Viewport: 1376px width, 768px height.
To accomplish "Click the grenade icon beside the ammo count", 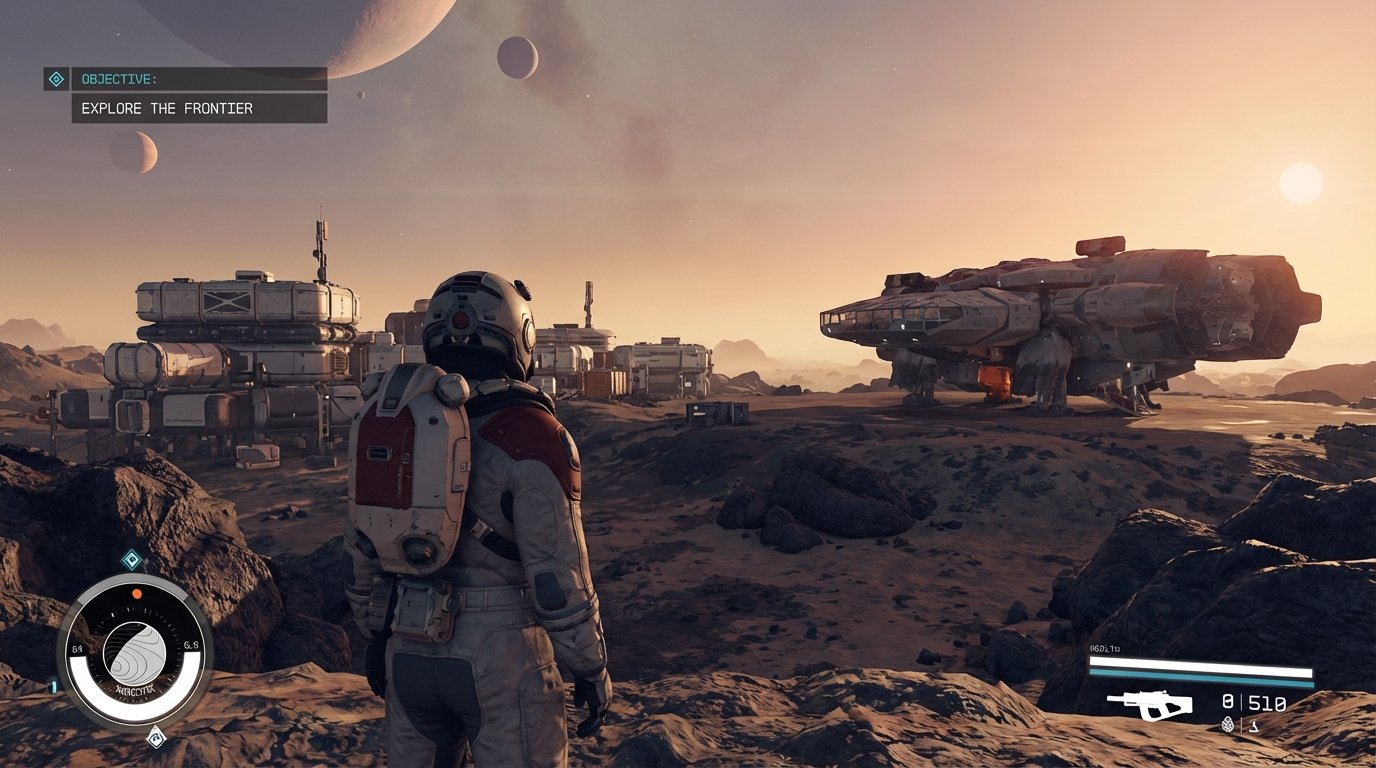I will click(1227, 724).
